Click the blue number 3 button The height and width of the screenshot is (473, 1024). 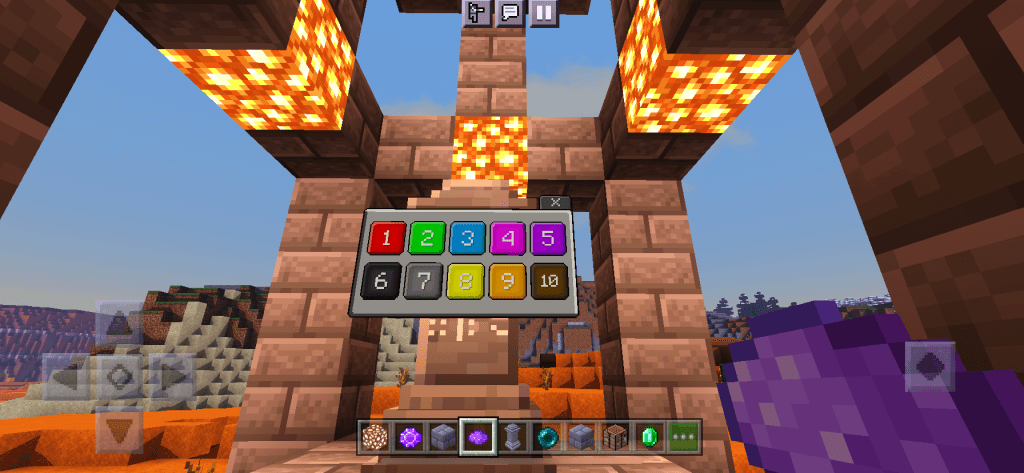pyautogui.click(x=467, y=238)
